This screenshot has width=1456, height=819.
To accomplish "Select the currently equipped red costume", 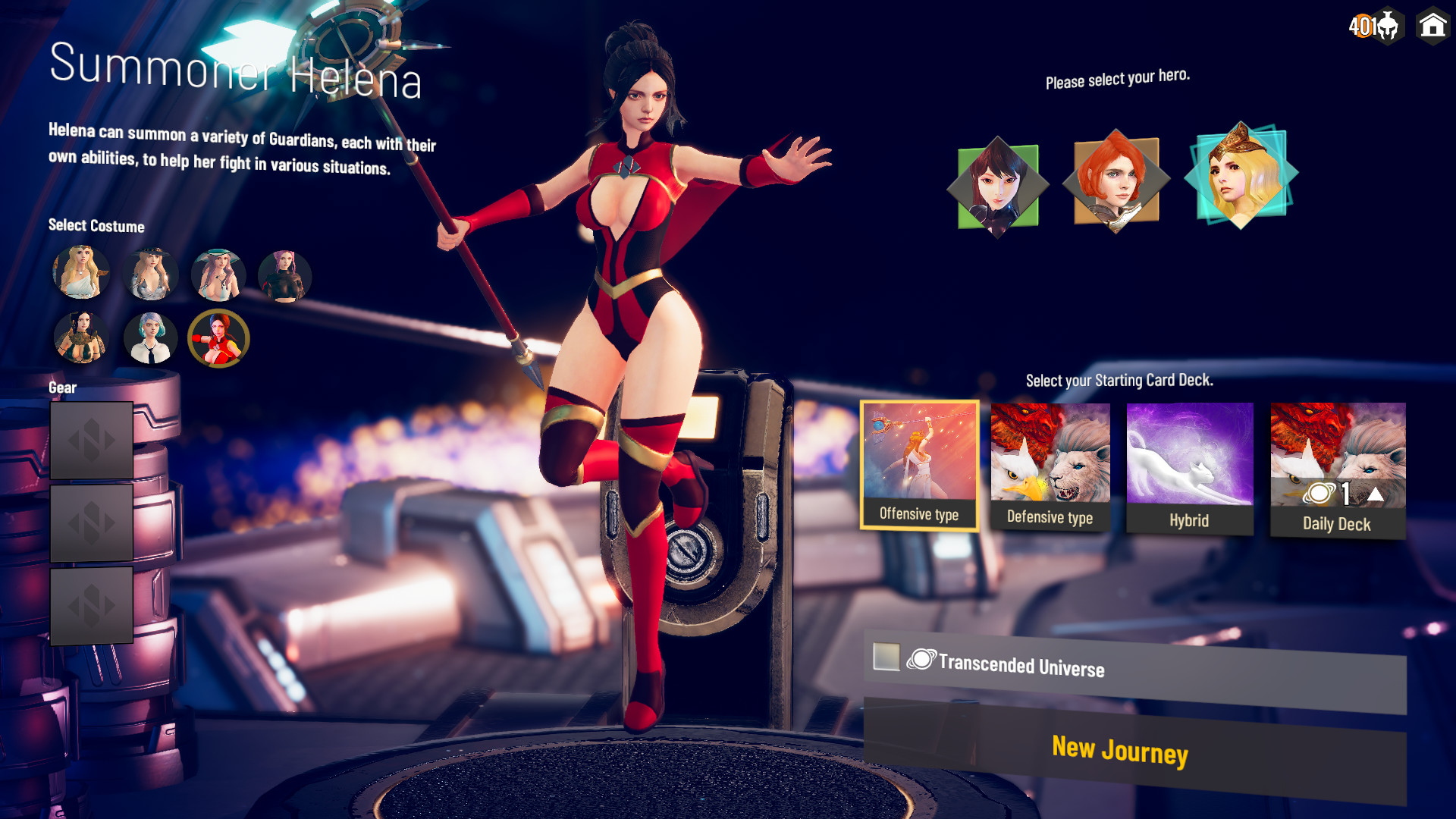I will coord(218,338).
